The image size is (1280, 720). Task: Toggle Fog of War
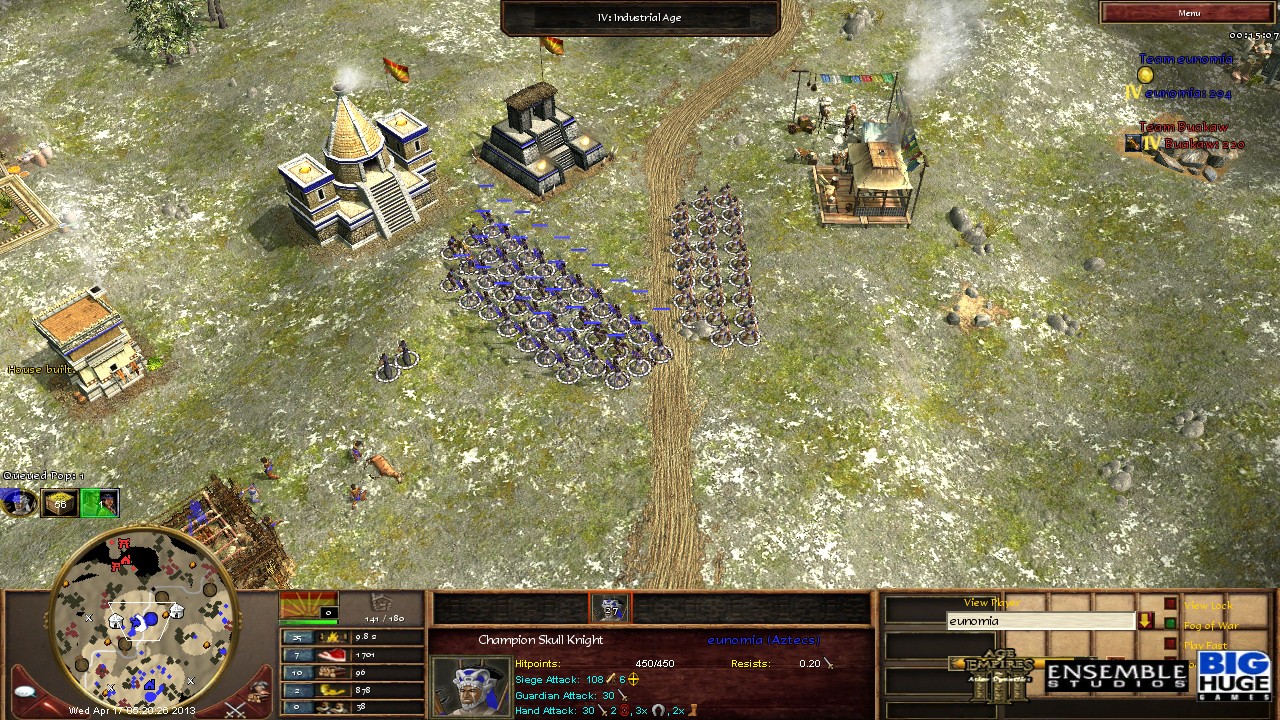[x=1170, y=621]
